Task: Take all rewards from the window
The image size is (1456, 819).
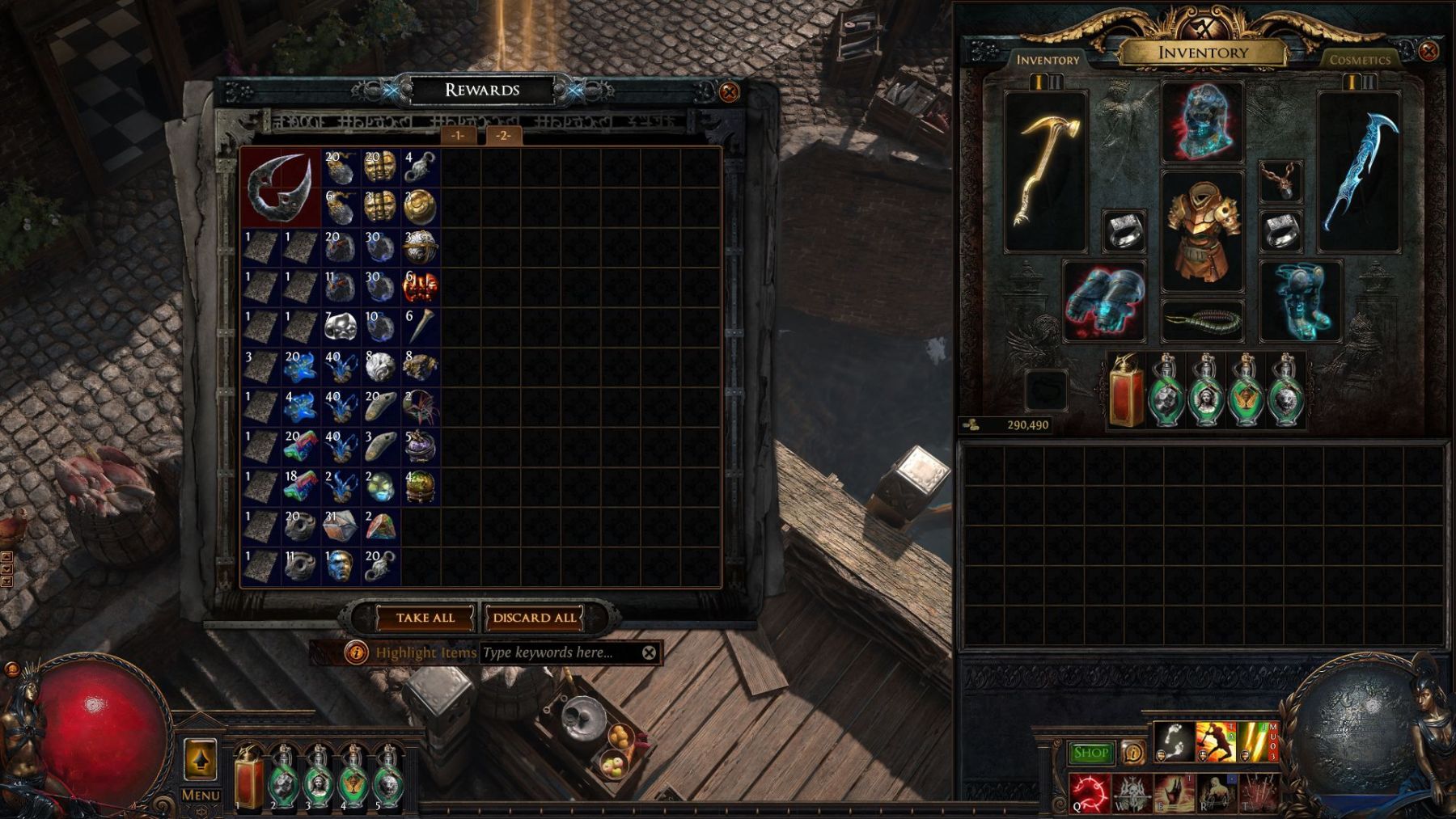Action: [425, 618]
